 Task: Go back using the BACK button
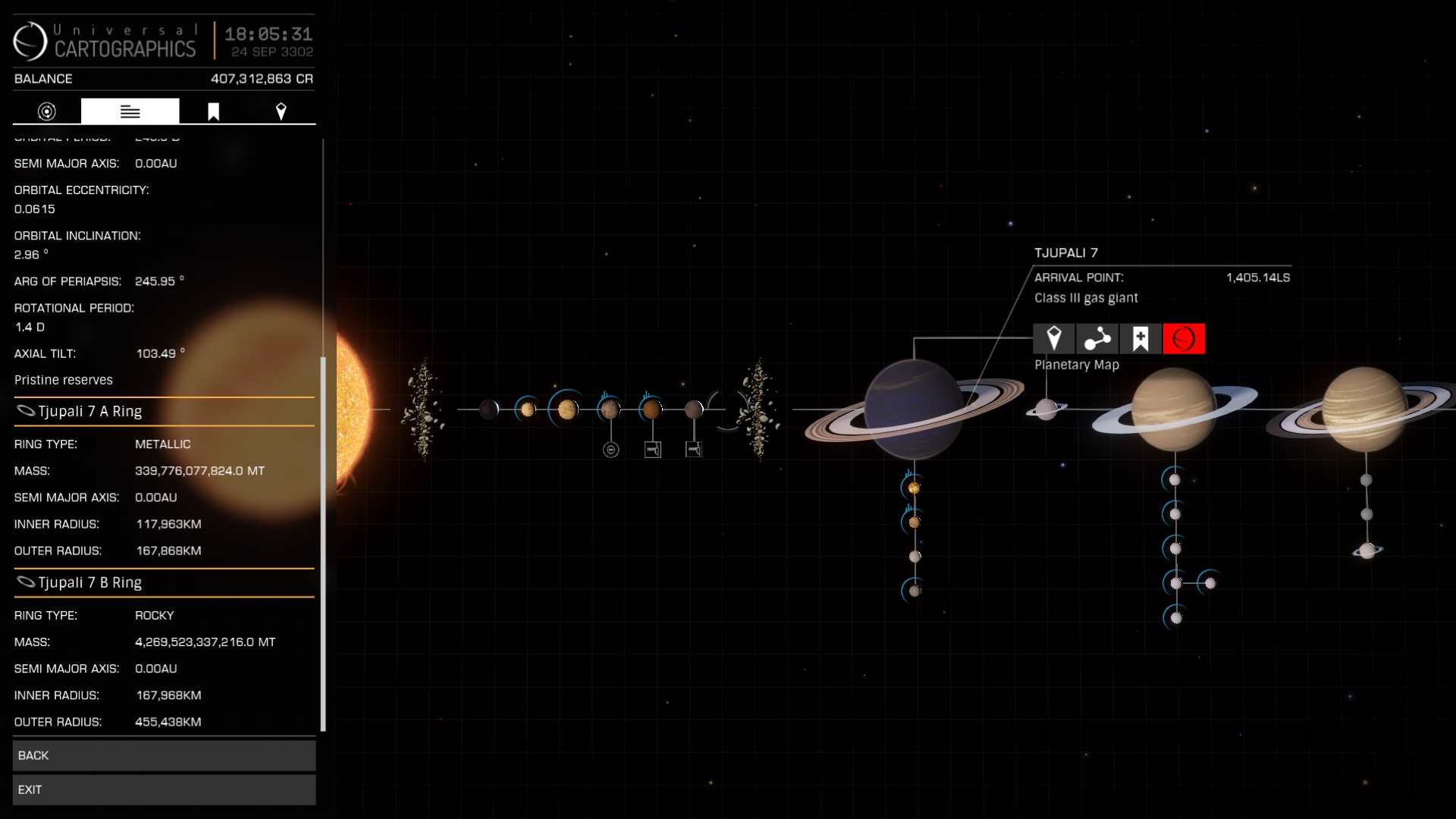pyautogui.click(x=164, y=755)
